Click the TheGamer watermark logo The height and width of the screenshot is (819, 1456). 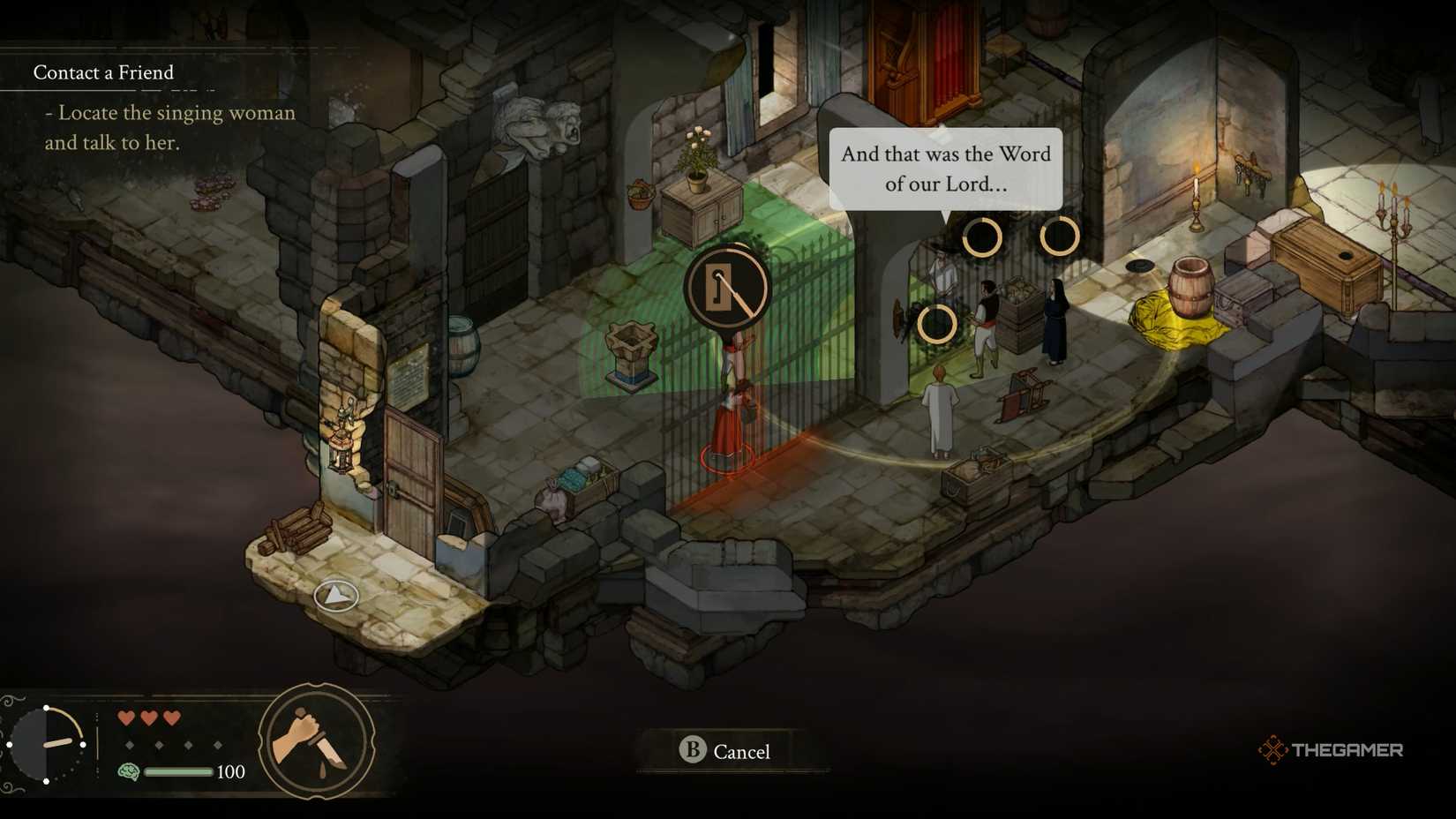coord(1331,750)
